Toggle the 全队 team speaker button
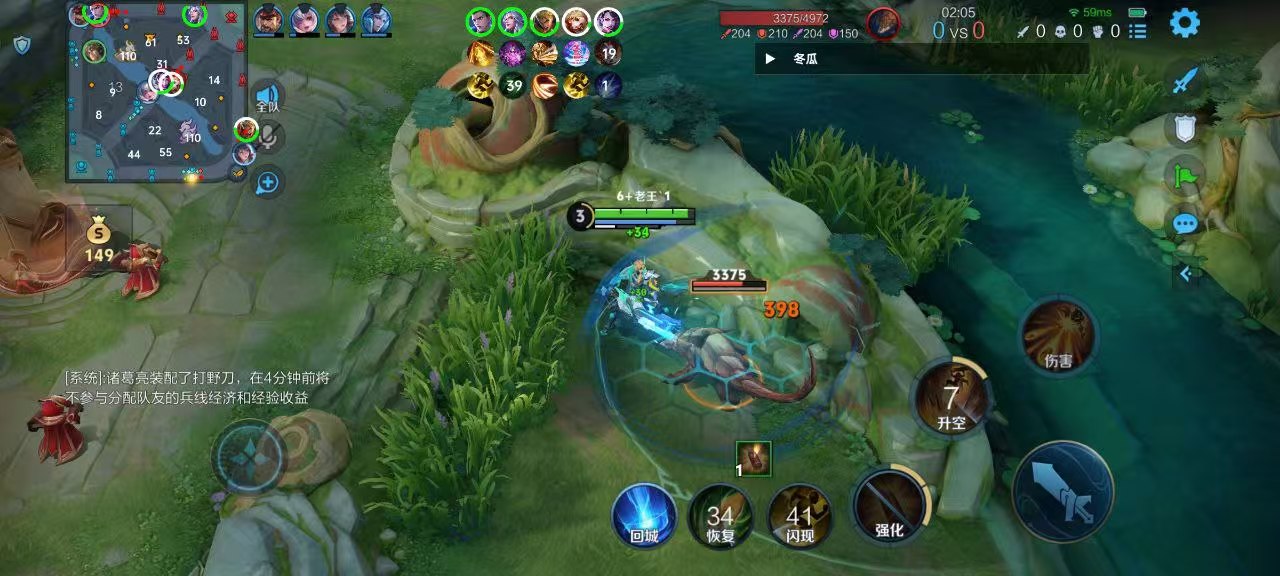The width and height of the screenshot is (1280, 576). [267, 96]
